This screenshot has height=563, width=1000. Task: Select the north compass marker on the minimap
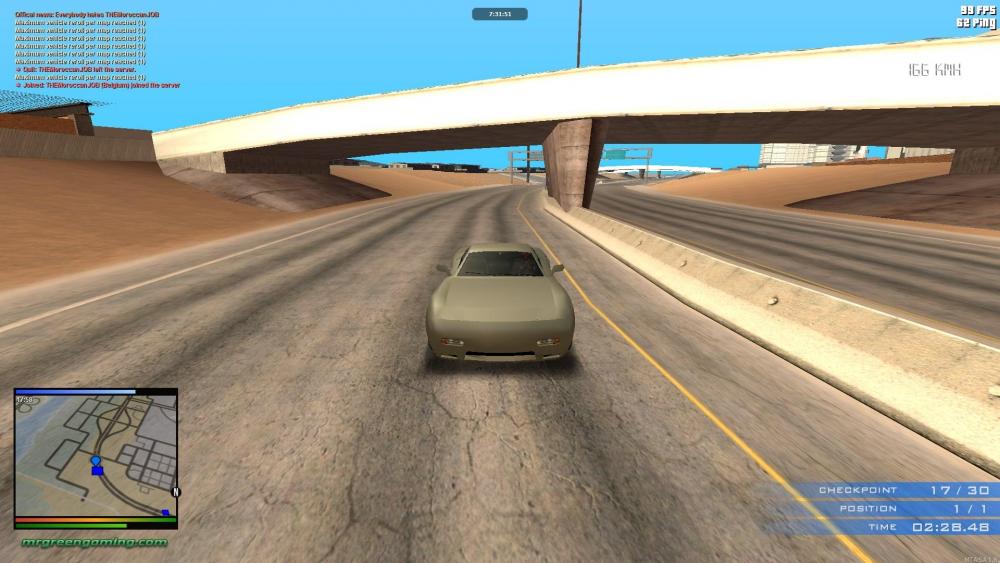[x=176, y=492]
